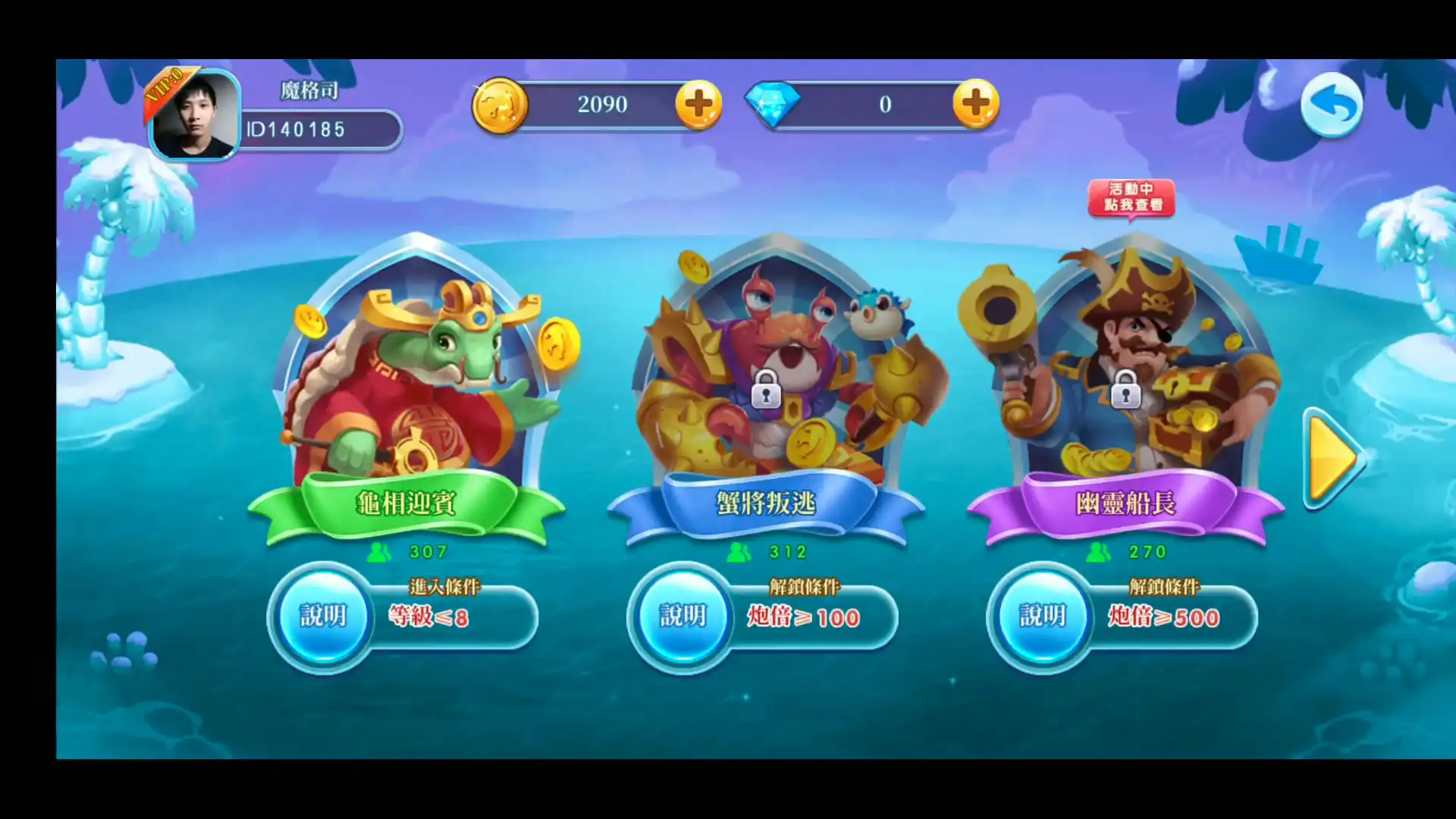Viewport: 1456px width, 819px height.
Task: Open 說明 for the pirate captain room
Action: click(x=1042, y=616)
